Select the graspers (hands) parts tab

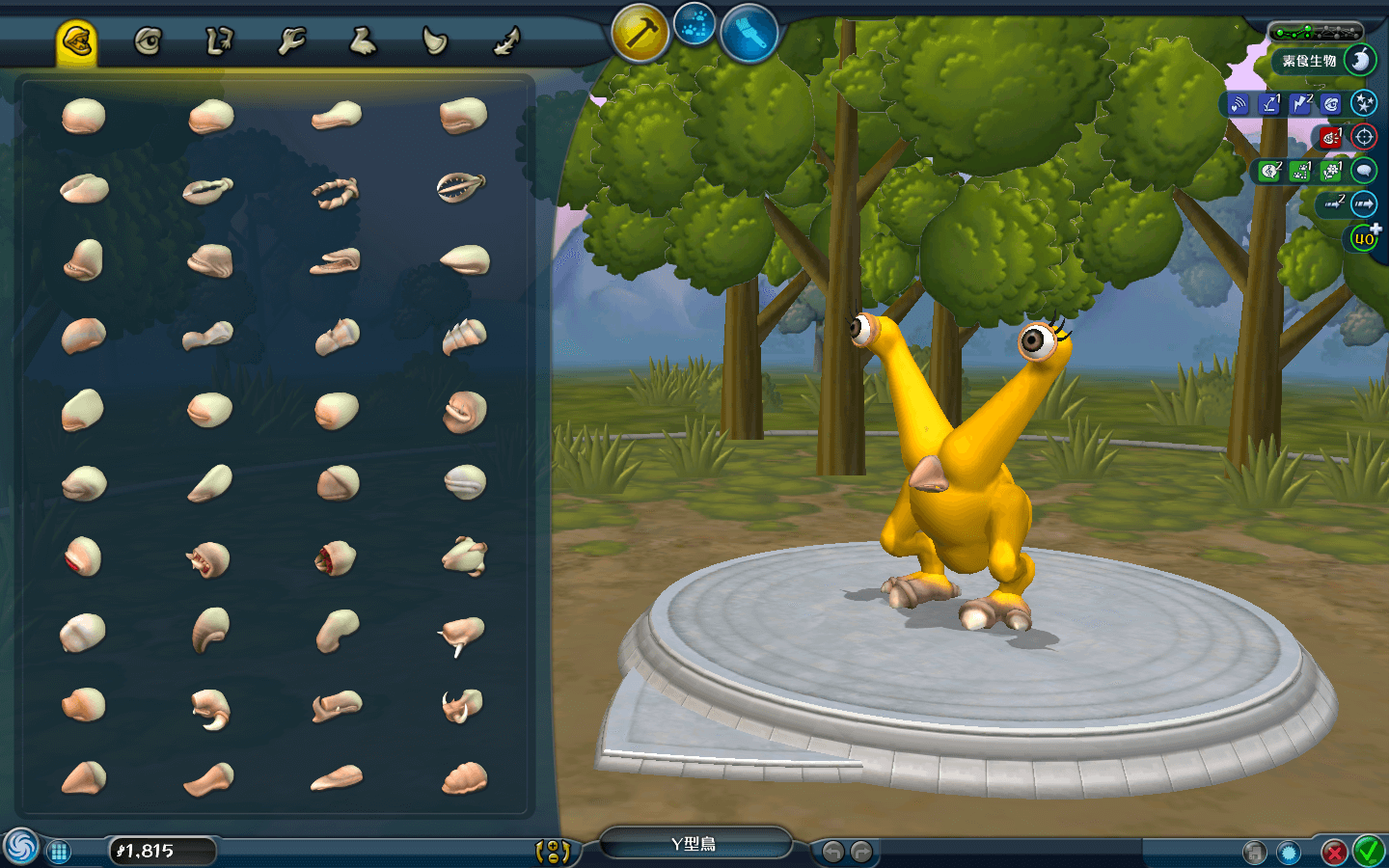point(290,41)
